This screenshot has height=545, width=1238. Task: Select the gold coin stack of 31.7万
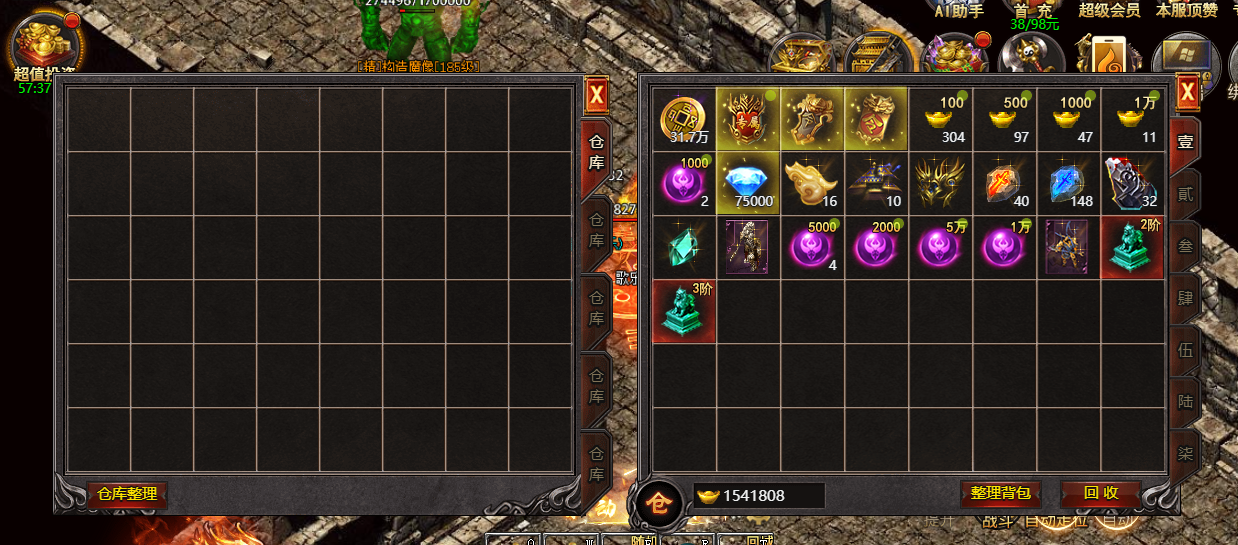(x=684, y=120)
